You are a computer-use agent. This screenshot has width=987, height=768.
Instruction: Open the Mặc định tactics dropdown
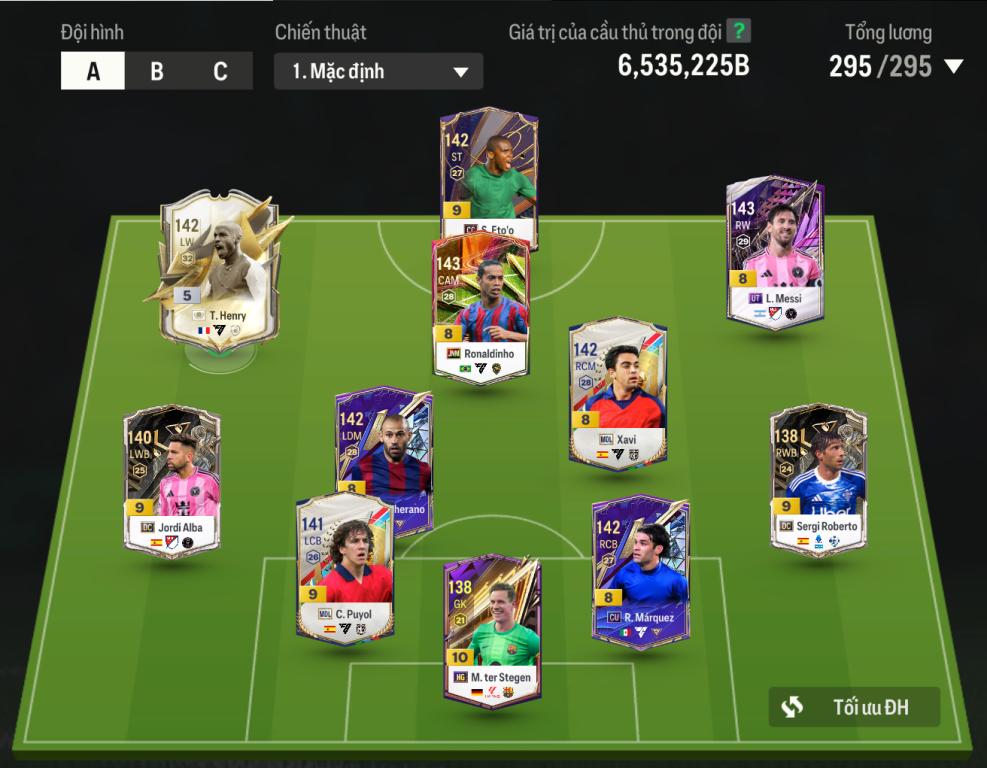(379, 72)
